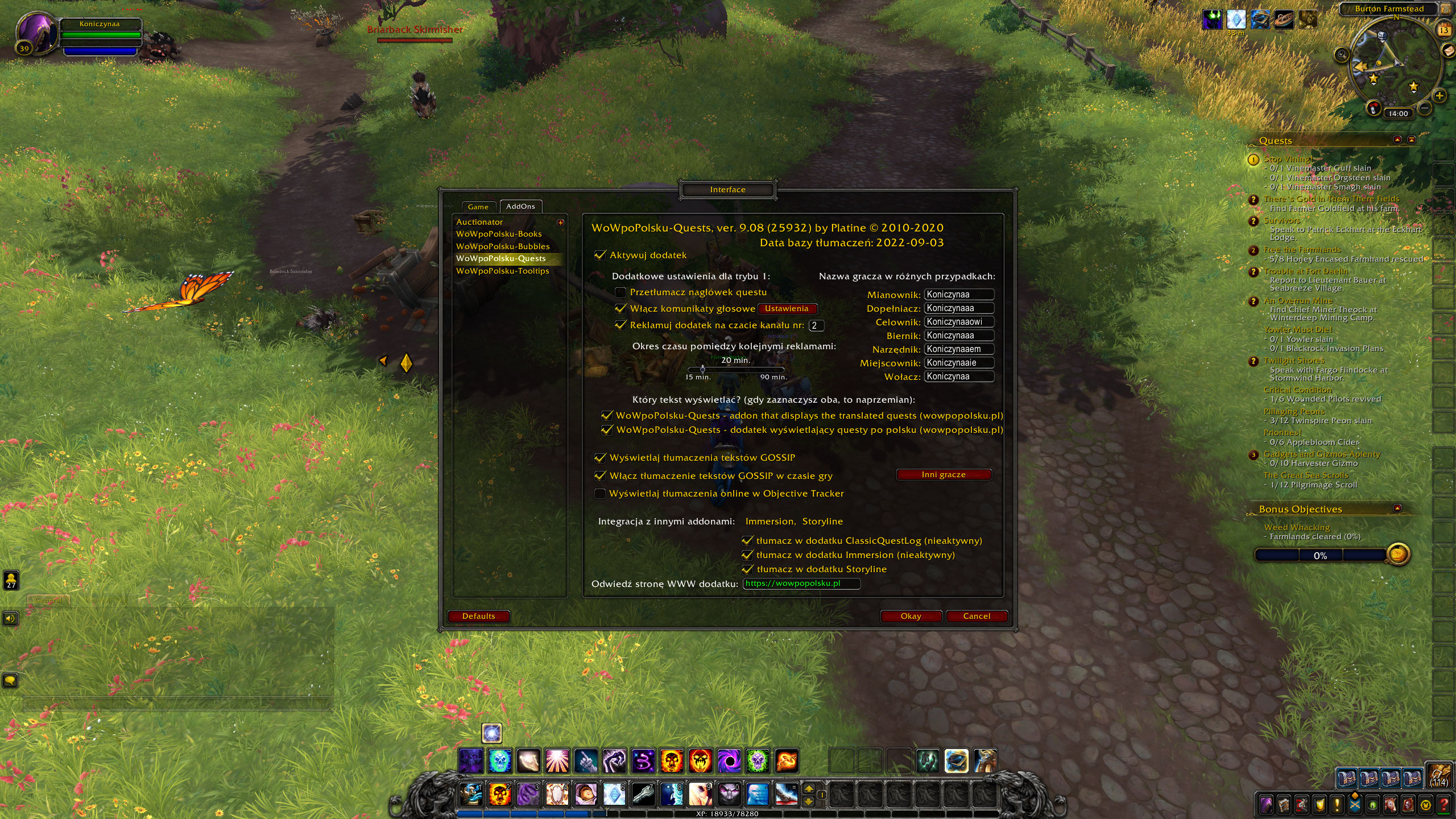Select WoWpoPolsku-Tooltips in the addon list
Image resolution: width=1456 pixels, height=819 pixels.
click(x=503, y=271)
